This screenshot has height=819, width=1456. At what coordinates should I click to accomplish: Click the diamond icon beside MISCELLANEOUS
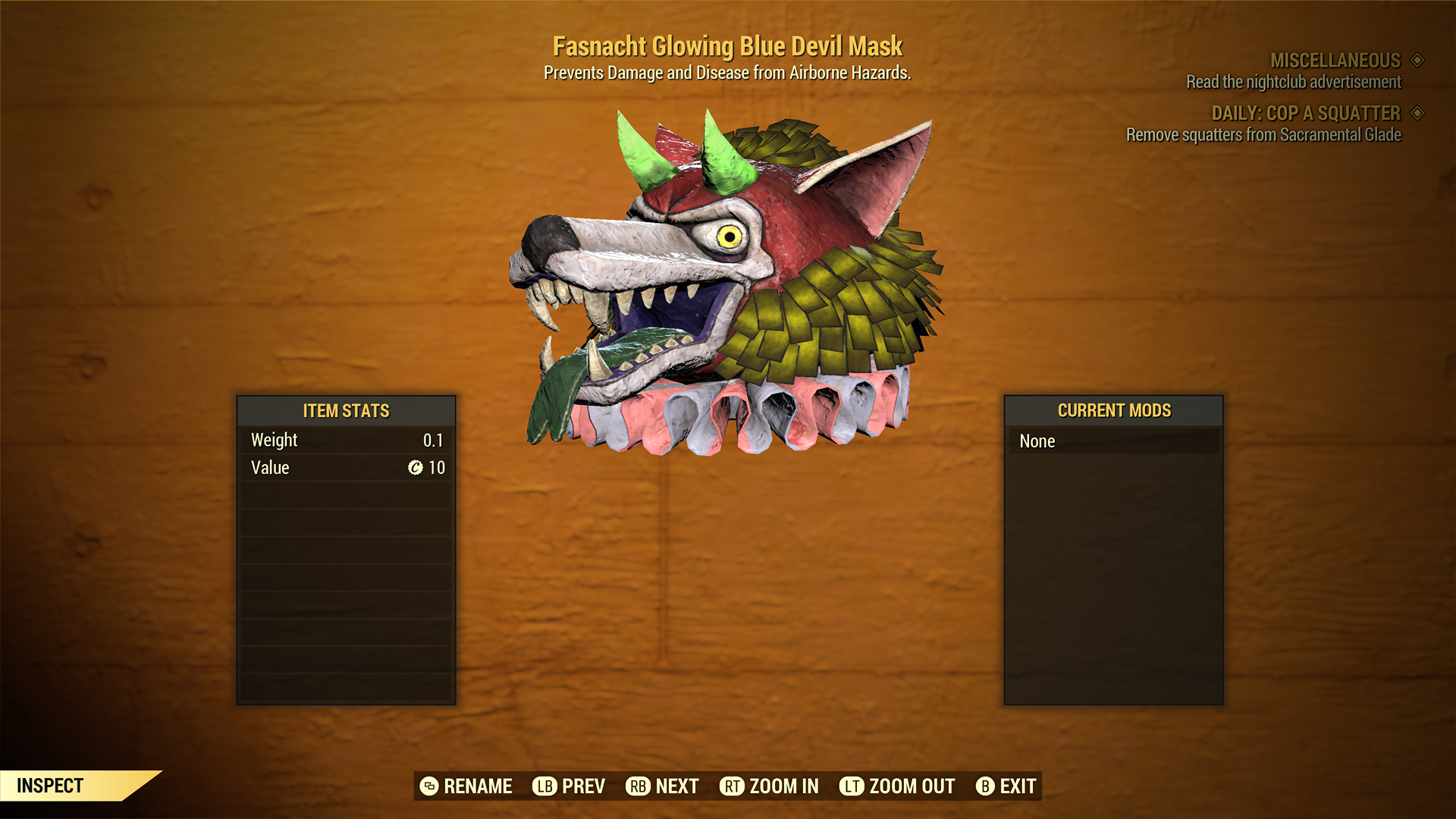click(x=1417, y=61)
